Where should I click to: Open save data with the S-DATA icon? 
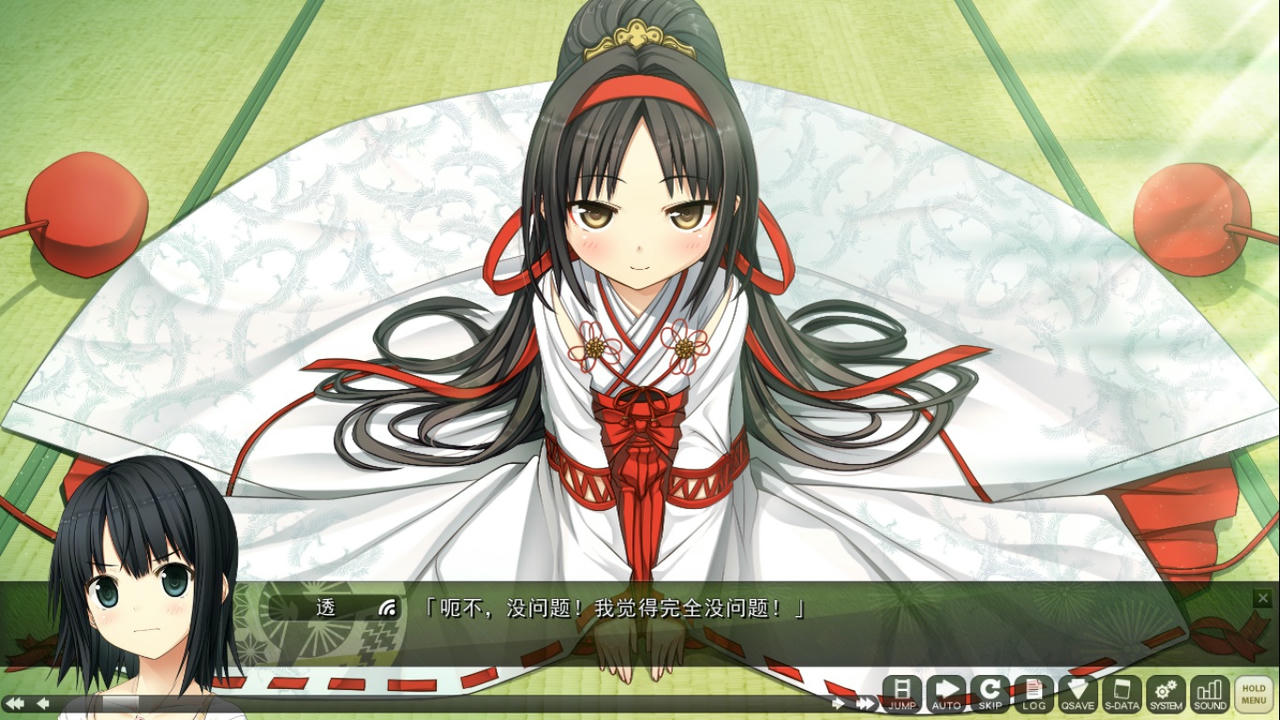pos(1120,695)
